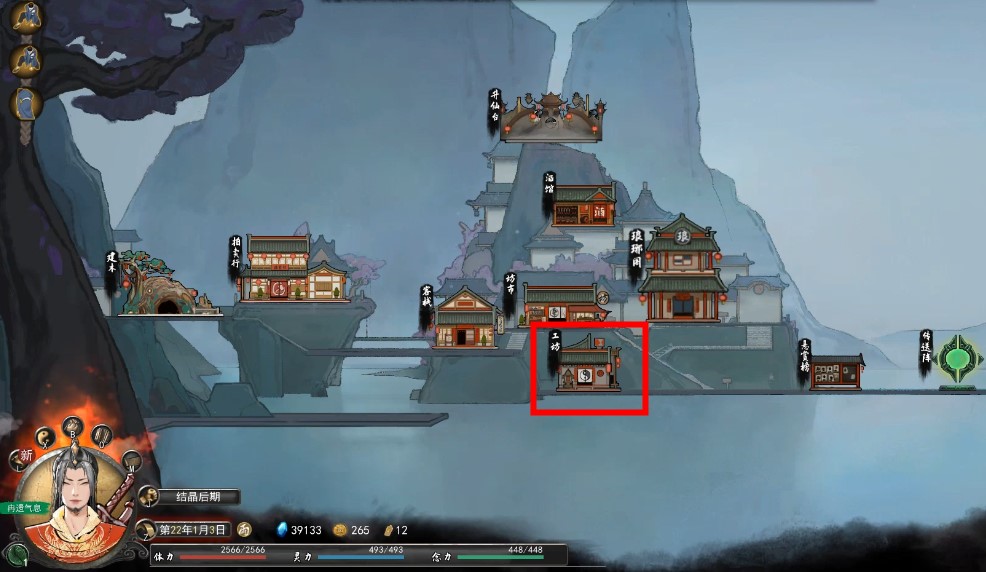This screenshot has width=986, height=572.
Task: Click the 第22年1月3日 date button
Action: click(x=193, y=529)
